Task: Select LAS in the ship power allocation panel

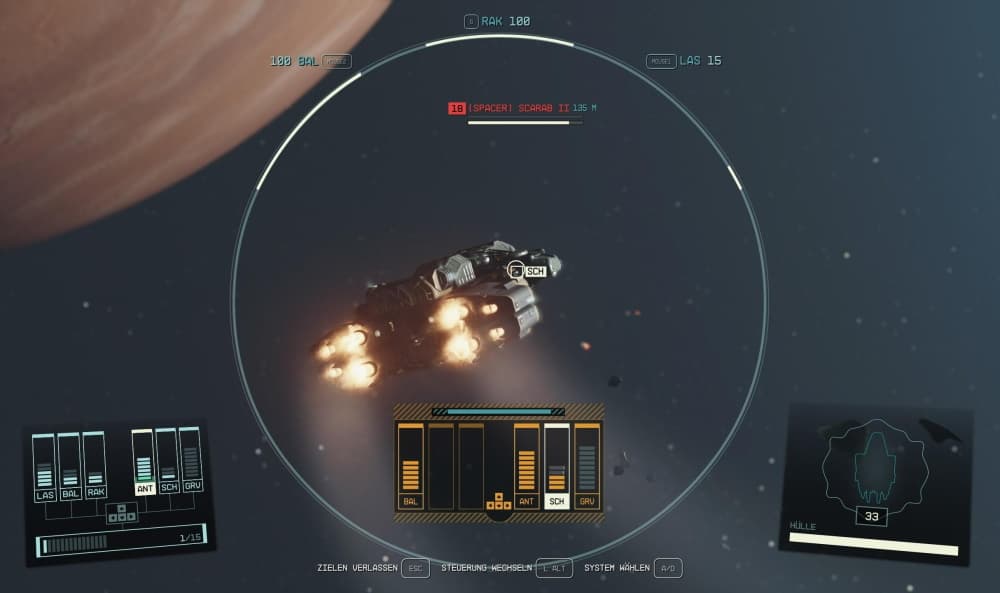Action: click(x=44, y=466)
